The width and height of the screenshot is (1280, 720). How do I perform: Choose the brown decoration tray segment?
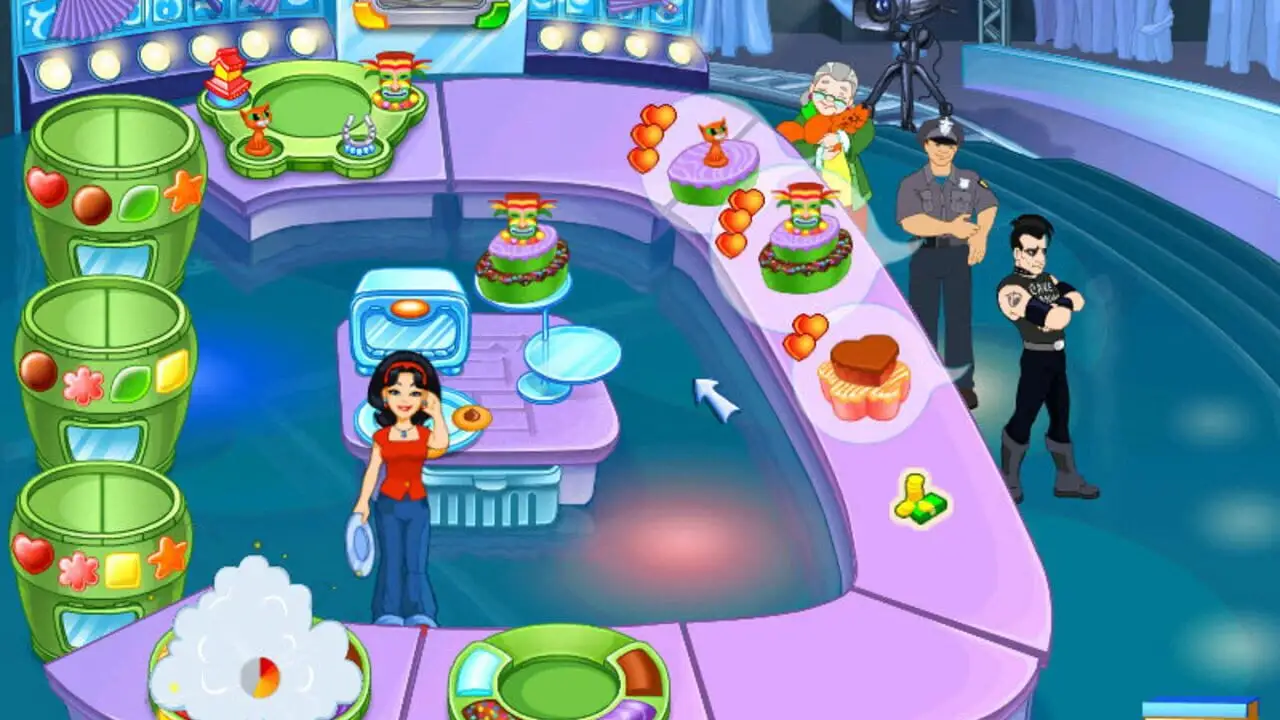pos(638,671)
